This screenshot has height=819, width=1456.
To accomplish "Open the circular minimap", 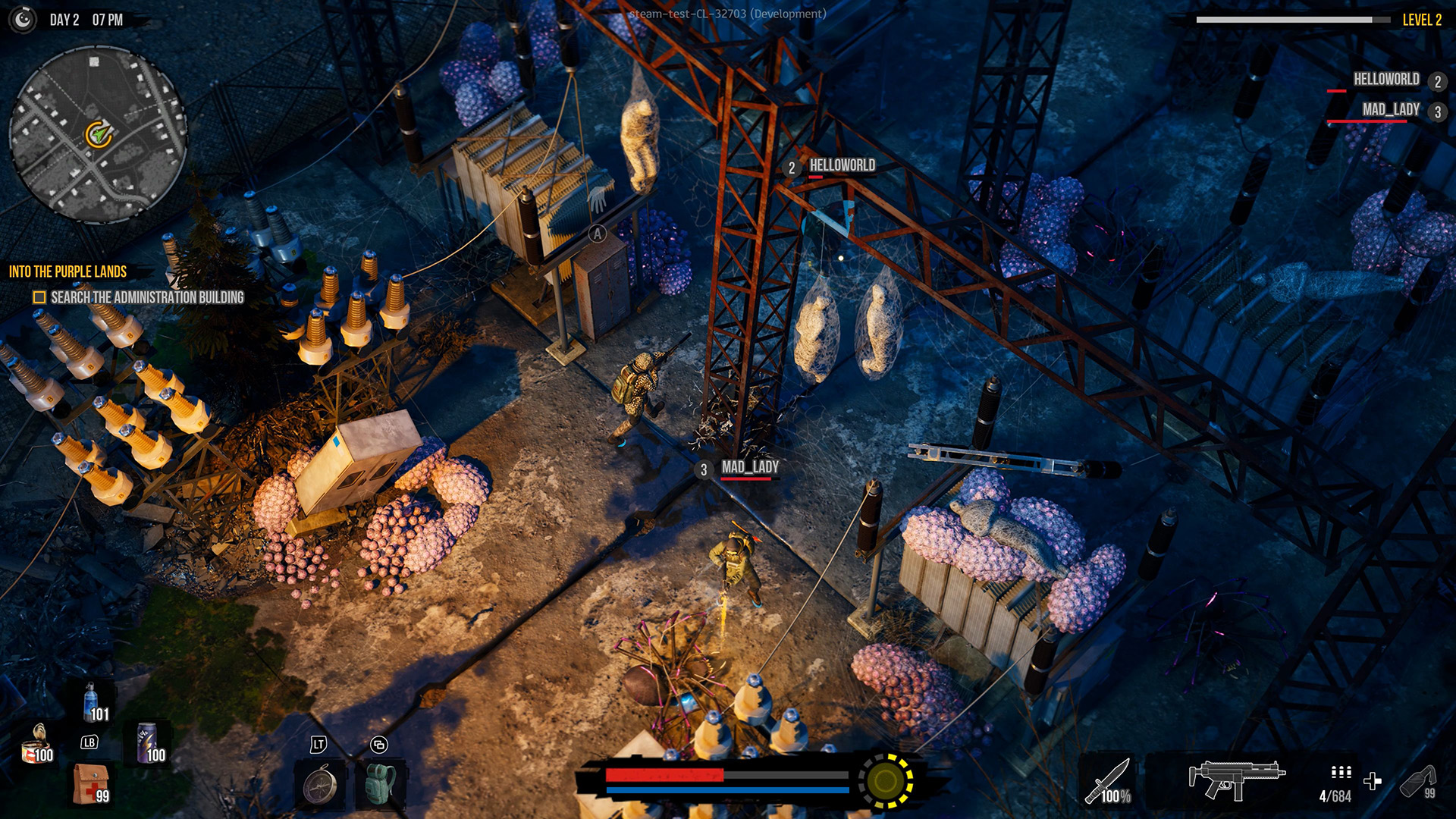I will (97, 135).
